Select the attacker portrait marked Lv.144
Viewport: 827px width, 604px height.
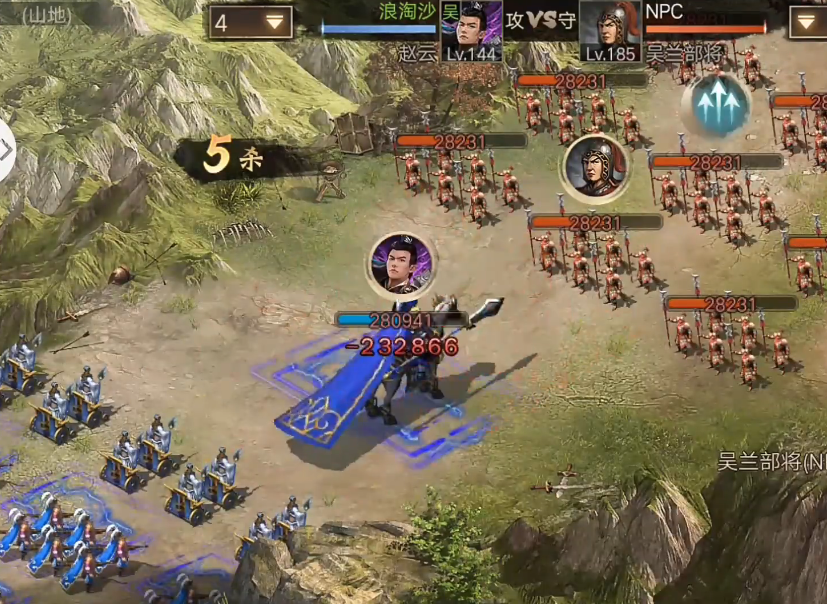click(x=471, y=30)
